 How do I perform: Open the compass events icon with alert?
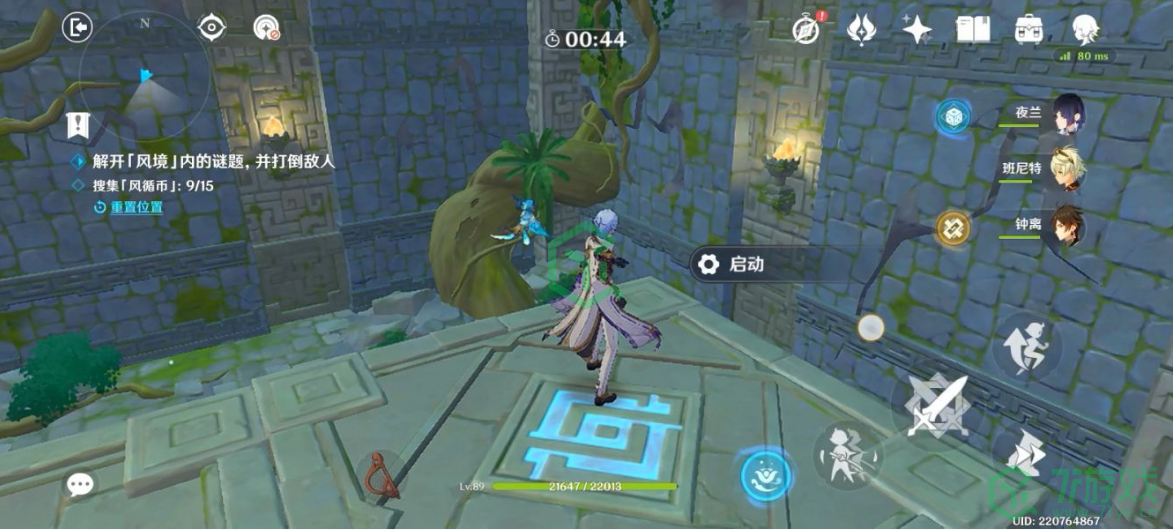tap(807, 29)
